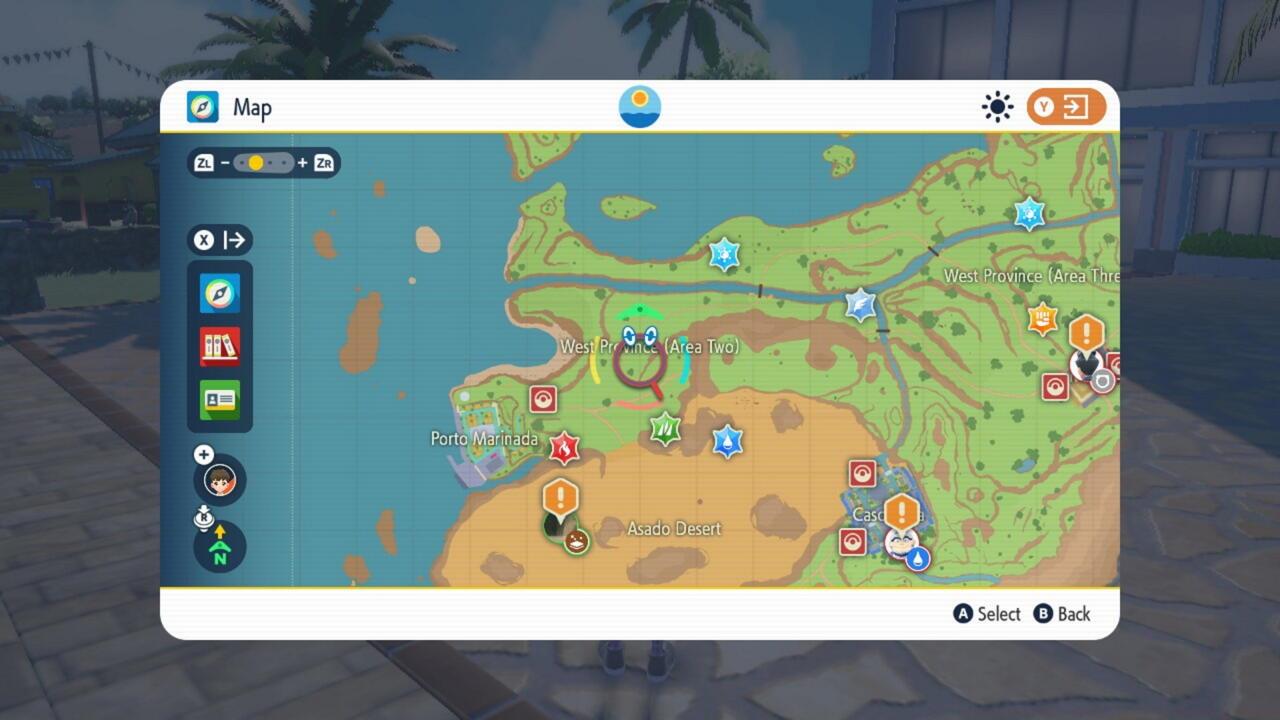Expand the plus button above the avatar

coord(203,454)
